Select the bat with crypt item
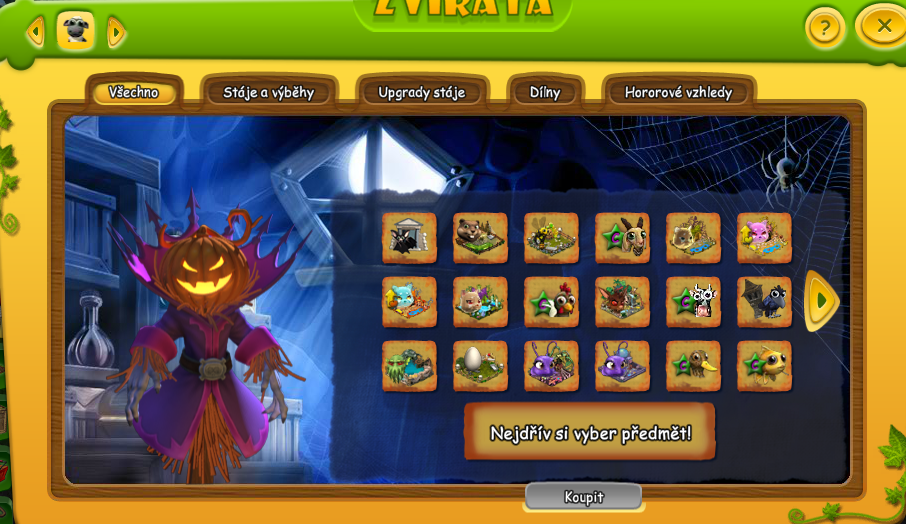Image resolution: width=906 pixels, height=524 pixels. (x=409, y=238)
